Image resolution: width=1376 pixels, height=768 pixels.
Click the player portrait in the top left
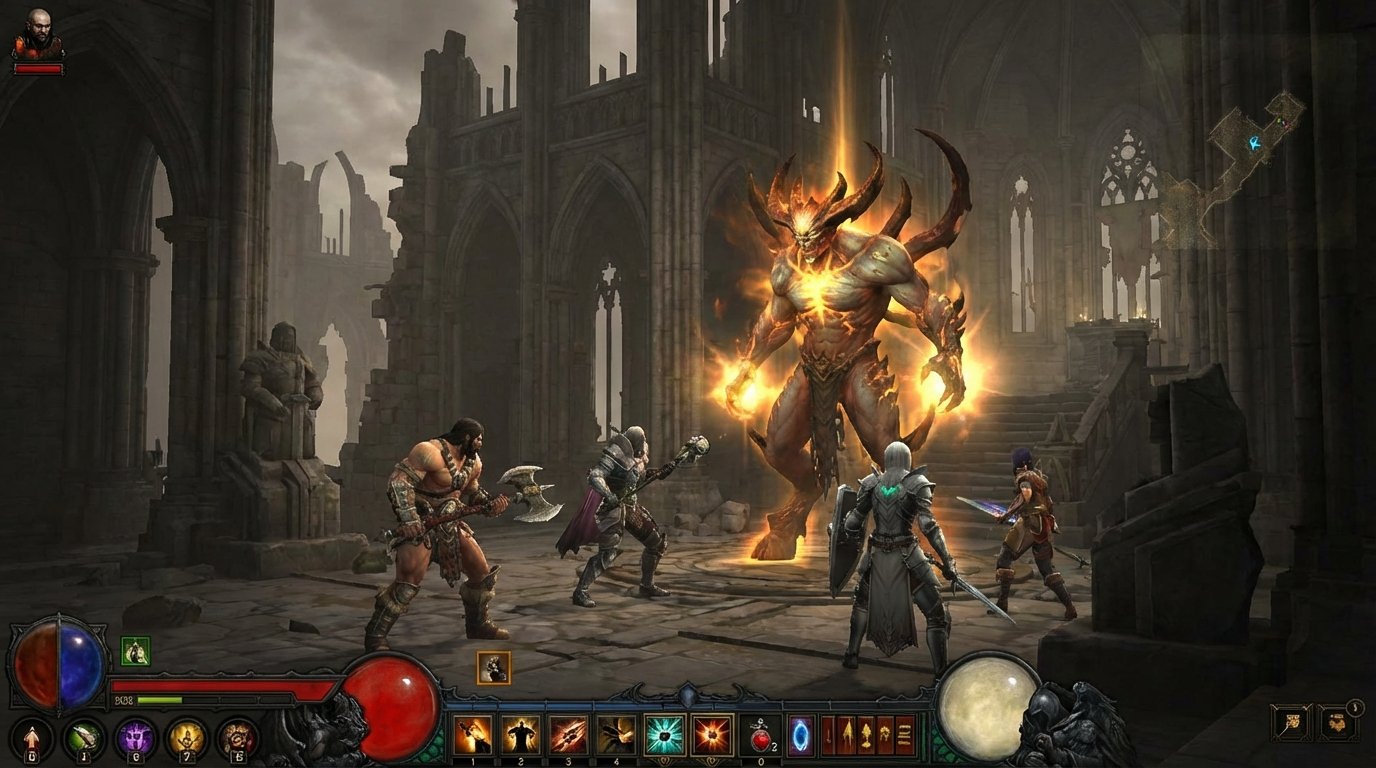(40, 32)
